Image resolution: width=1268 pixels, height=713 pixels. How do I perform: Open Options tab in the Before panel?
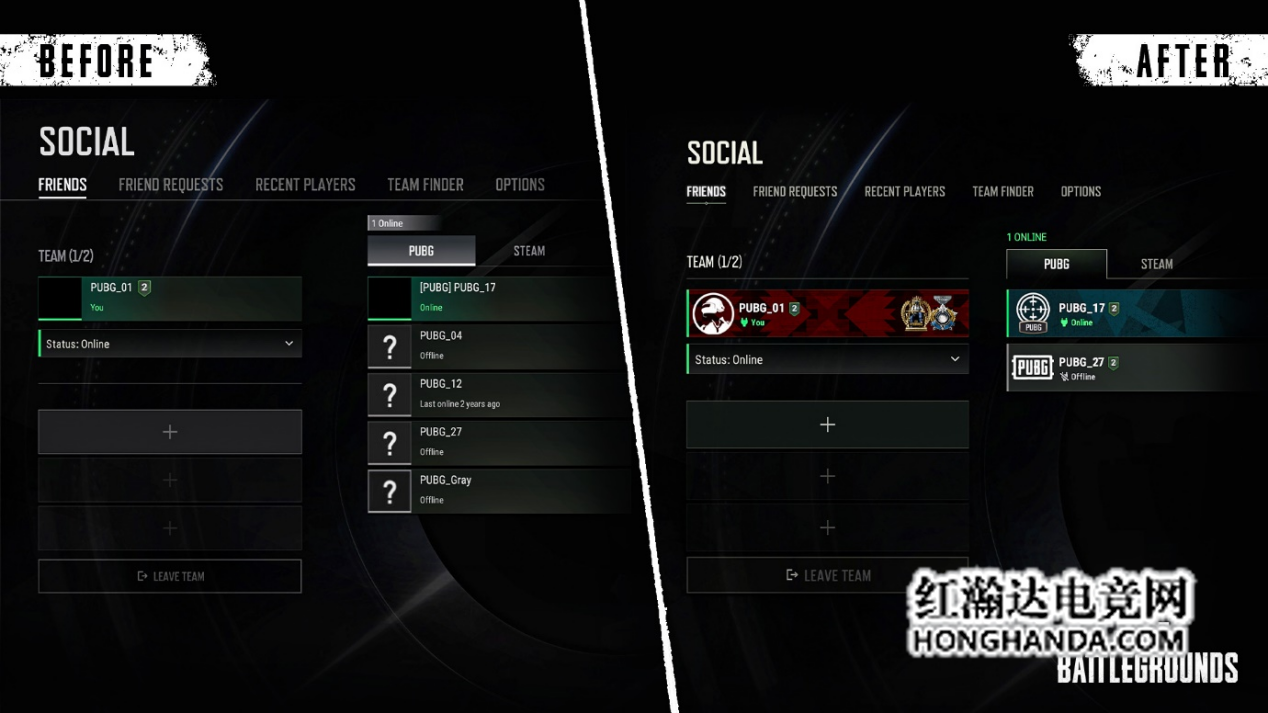(520, 185)
